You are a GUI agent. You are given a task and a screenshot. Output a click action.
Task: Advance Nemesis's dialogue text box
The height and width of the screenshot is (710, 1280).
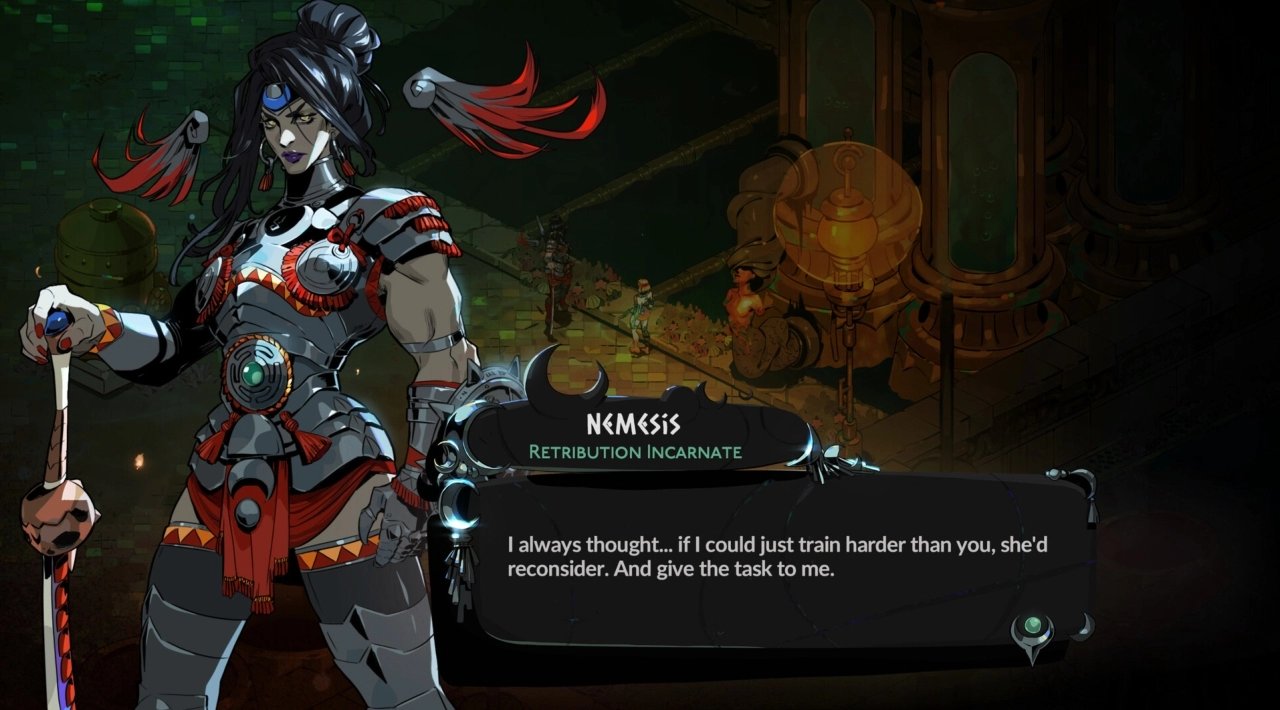[x=770, y=560]
